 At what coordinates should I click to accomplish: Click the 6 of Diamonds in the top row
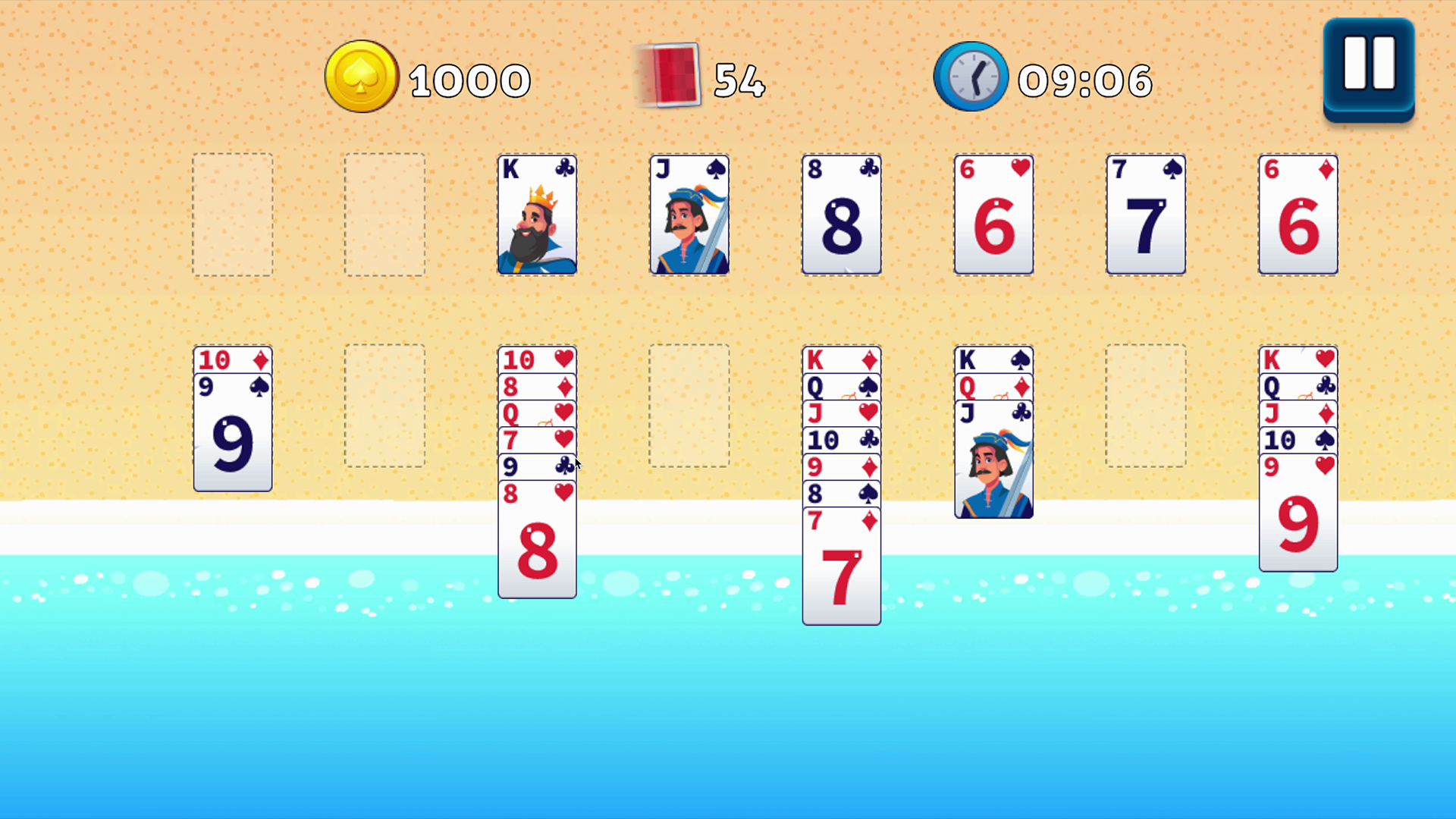point(1298,215)
